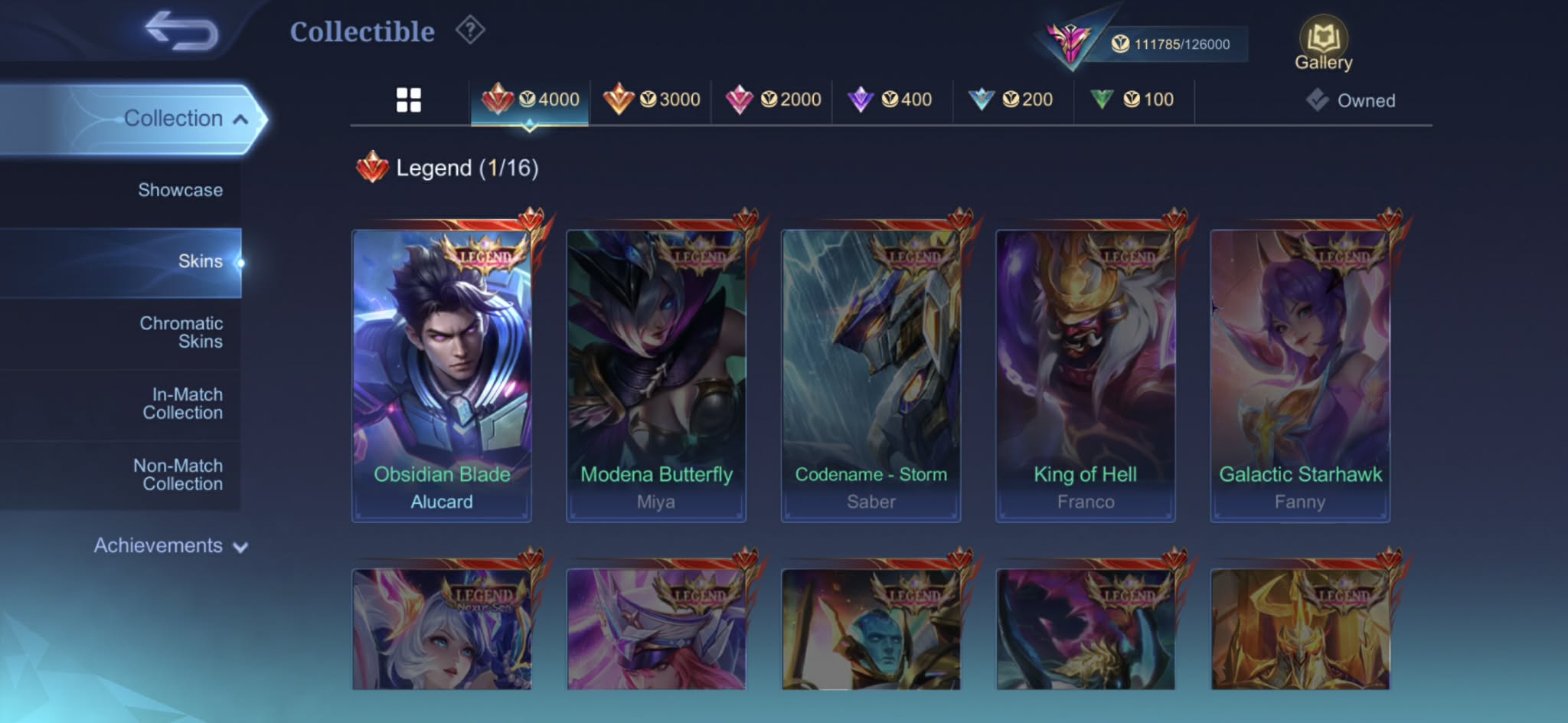Open the Non-Match Collection entry
This screenshot has width=1568, height=723.
click(x=178, y=475)
